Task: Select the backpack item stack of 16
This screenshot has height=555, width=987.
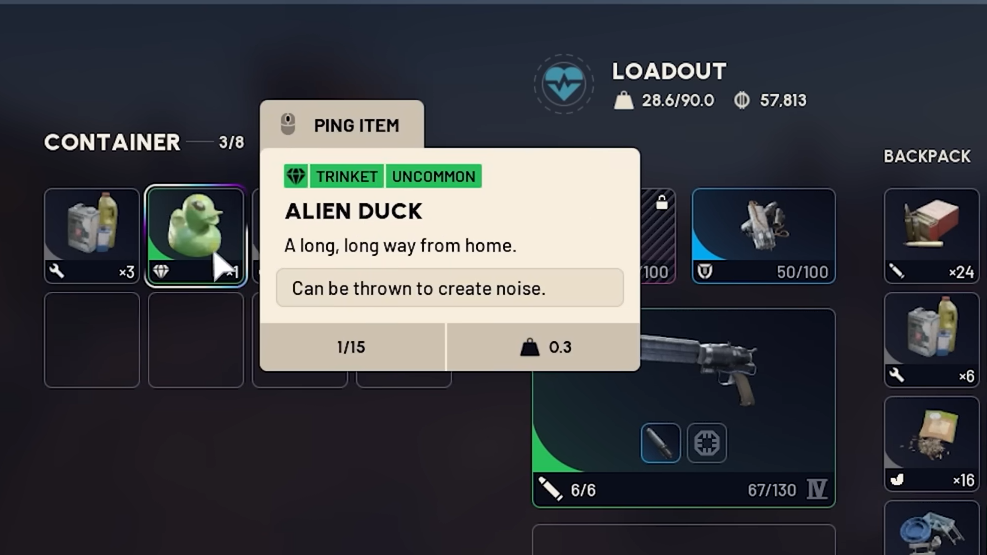Action: [x=931, y=443]
